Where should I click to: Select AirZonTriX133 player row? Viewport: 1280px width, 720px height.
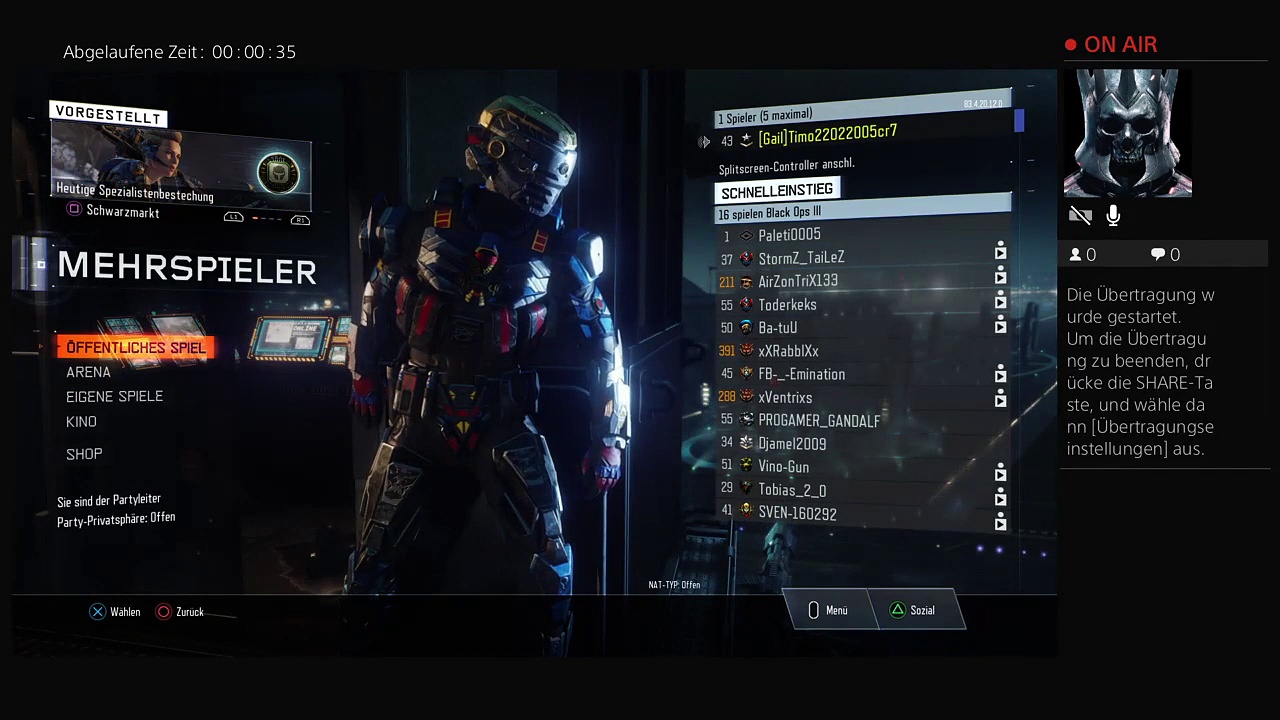pos(798,281)
